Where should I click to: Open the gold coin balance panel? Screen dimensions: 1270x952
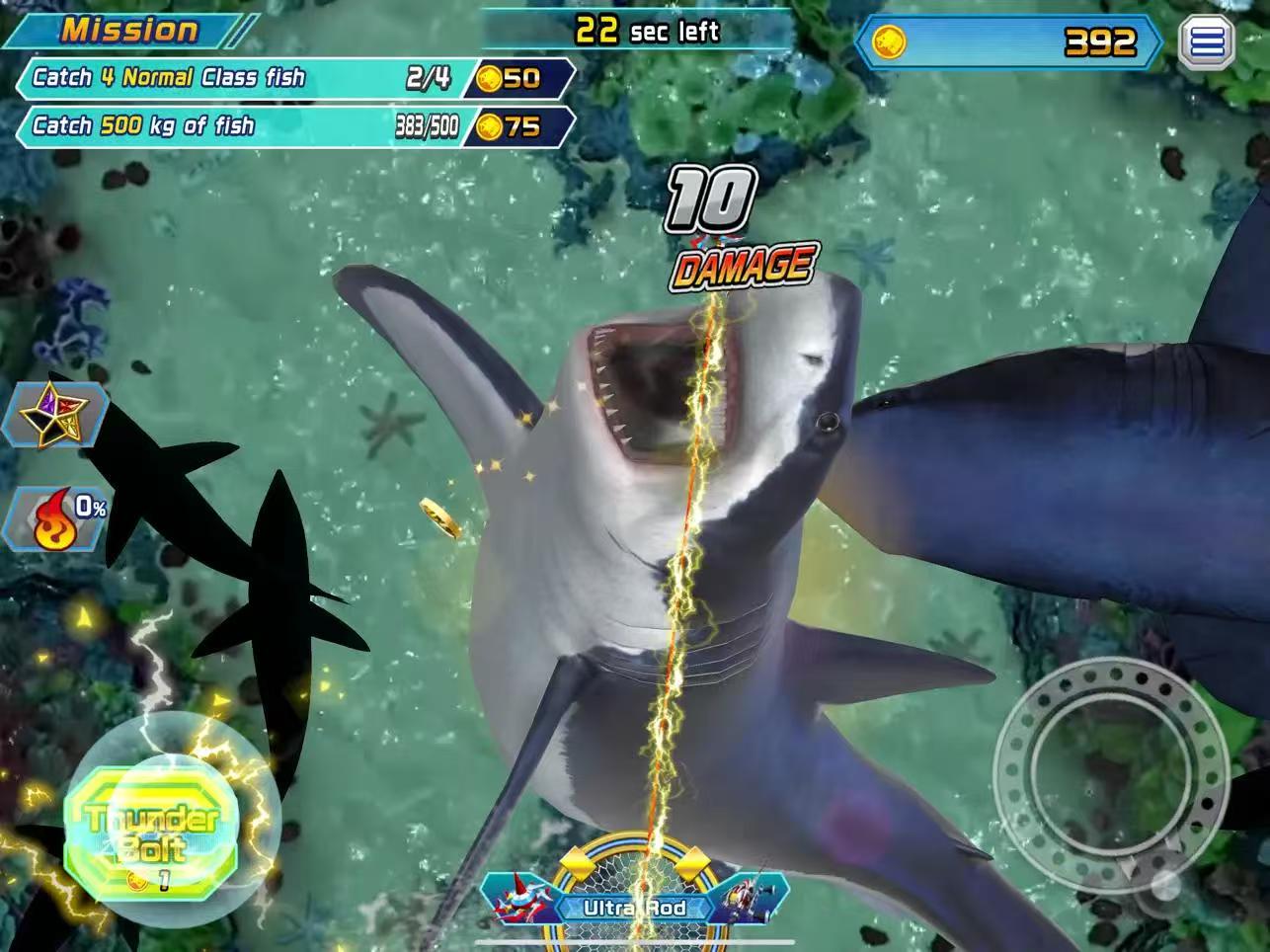1007,42
